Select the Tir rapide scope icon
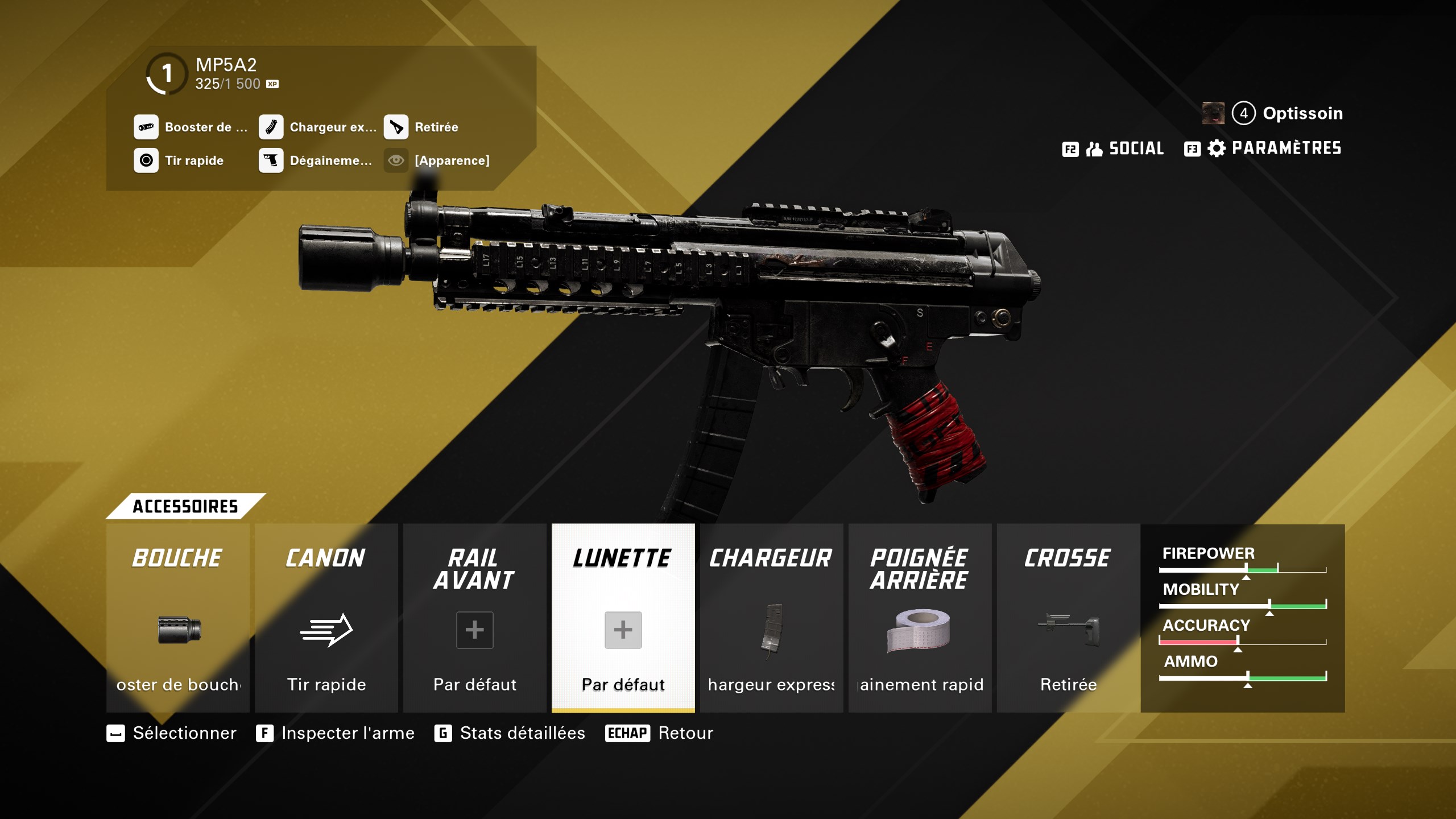The height and width of the screenshot is (819, 1456). (x=146, y=160)
